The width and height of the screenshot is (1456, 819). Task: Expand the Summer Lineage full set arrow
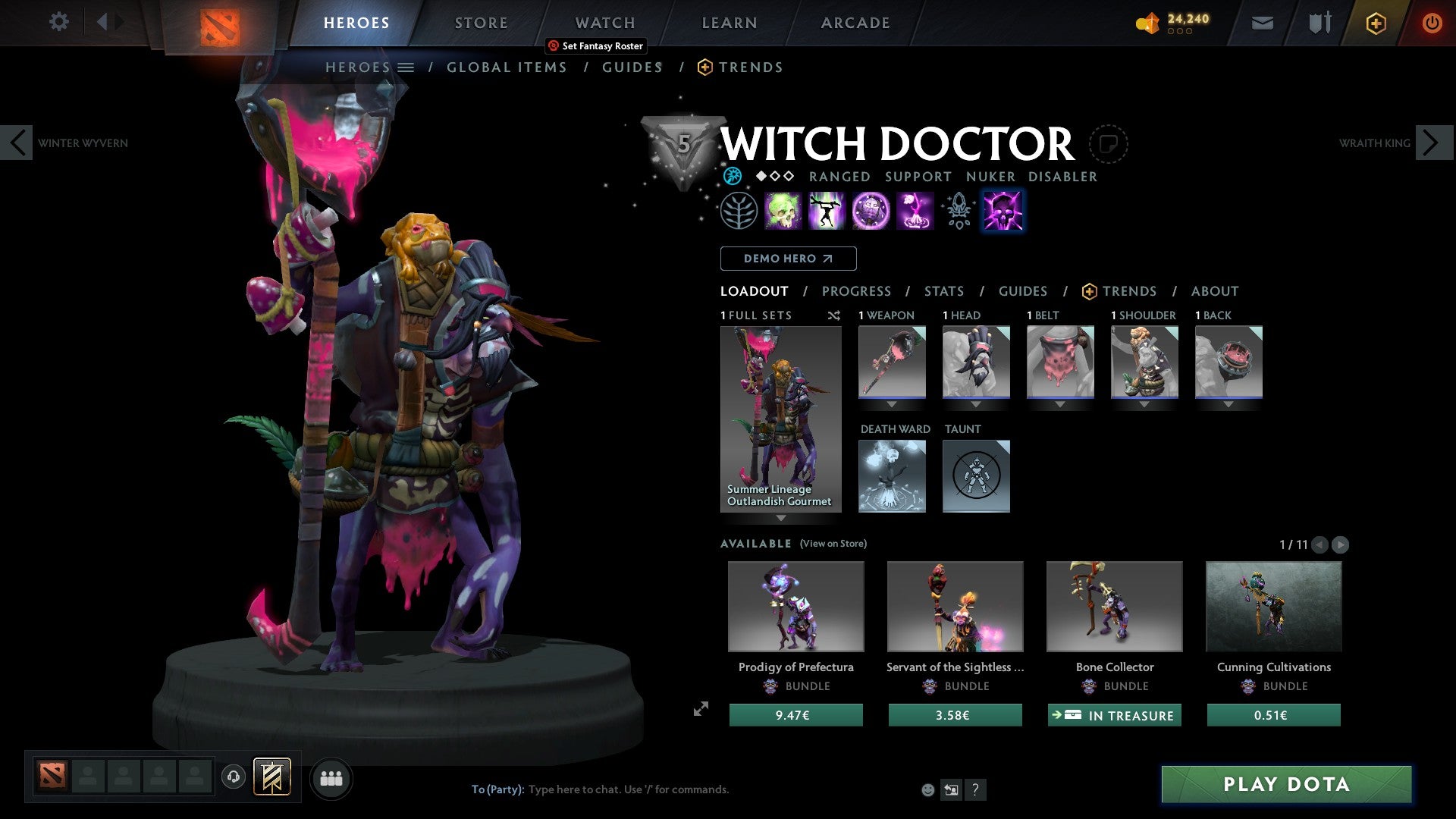(781, 518)
